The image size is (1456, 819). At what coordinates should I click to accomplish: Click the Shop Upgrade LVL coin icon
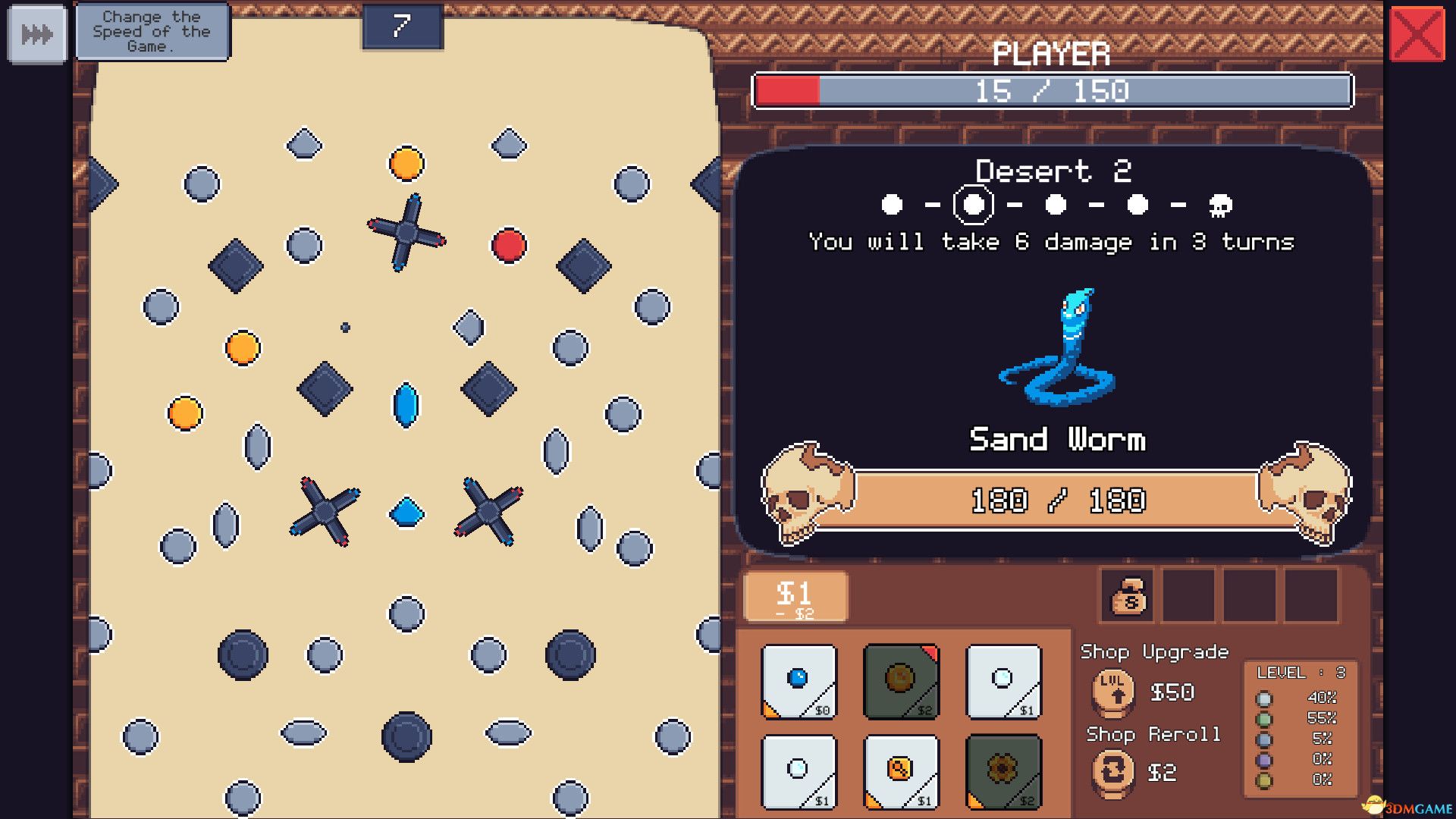click(x=1112, y=692)
